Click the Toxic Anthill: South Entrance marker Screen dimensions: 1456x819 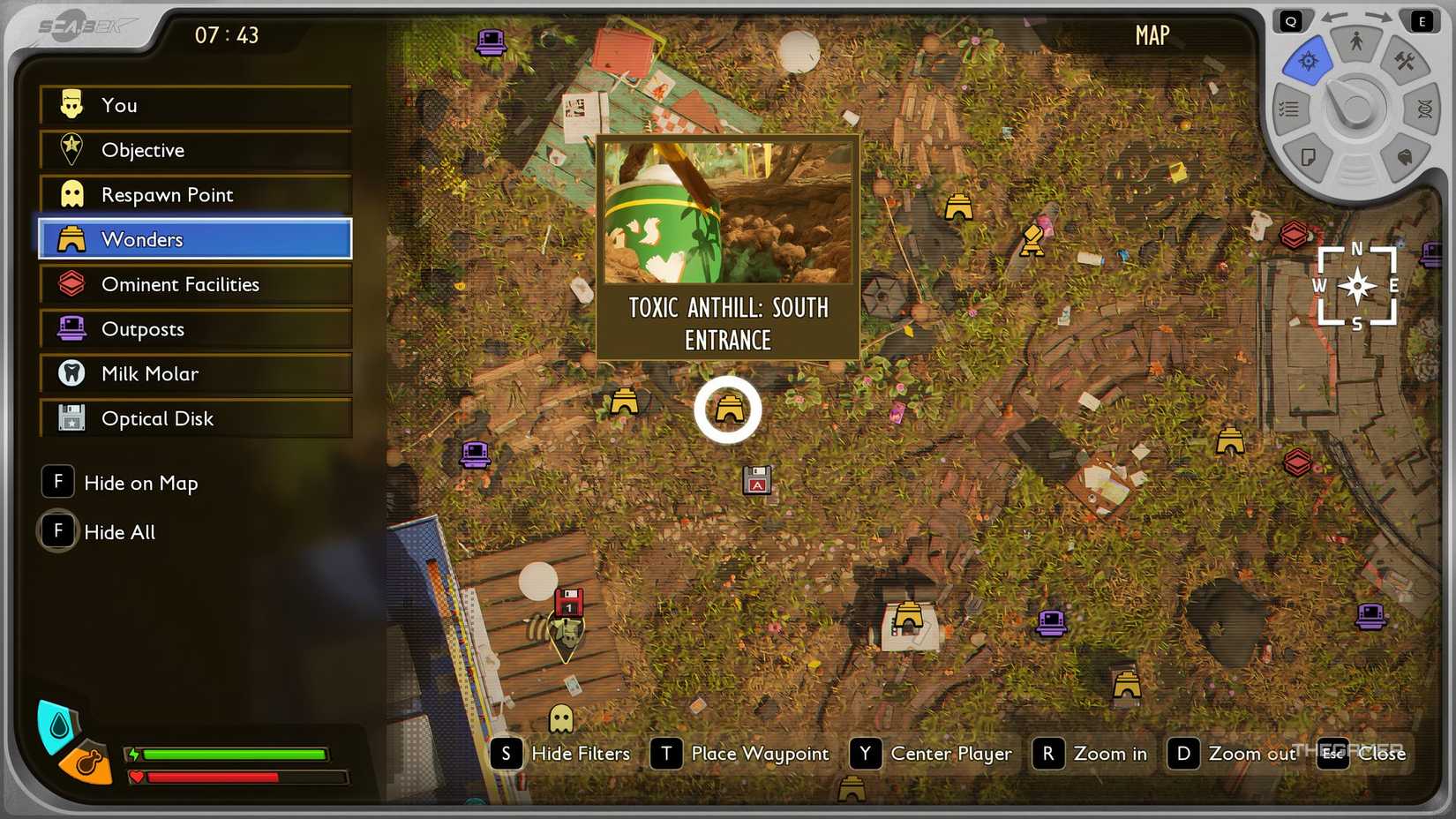[727, 408]
